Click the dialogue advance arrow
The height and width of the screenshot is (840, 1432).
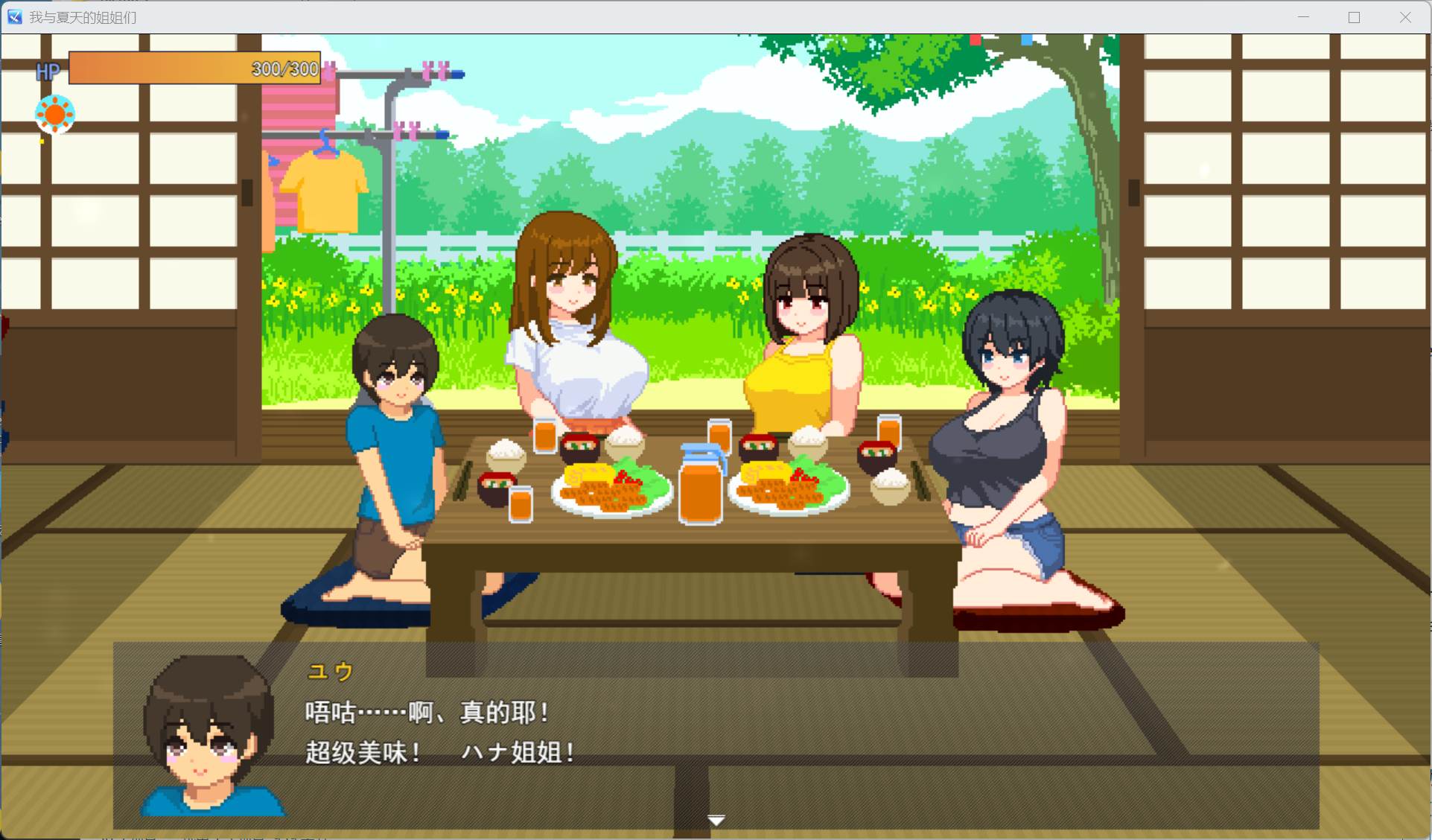[716, 819]
